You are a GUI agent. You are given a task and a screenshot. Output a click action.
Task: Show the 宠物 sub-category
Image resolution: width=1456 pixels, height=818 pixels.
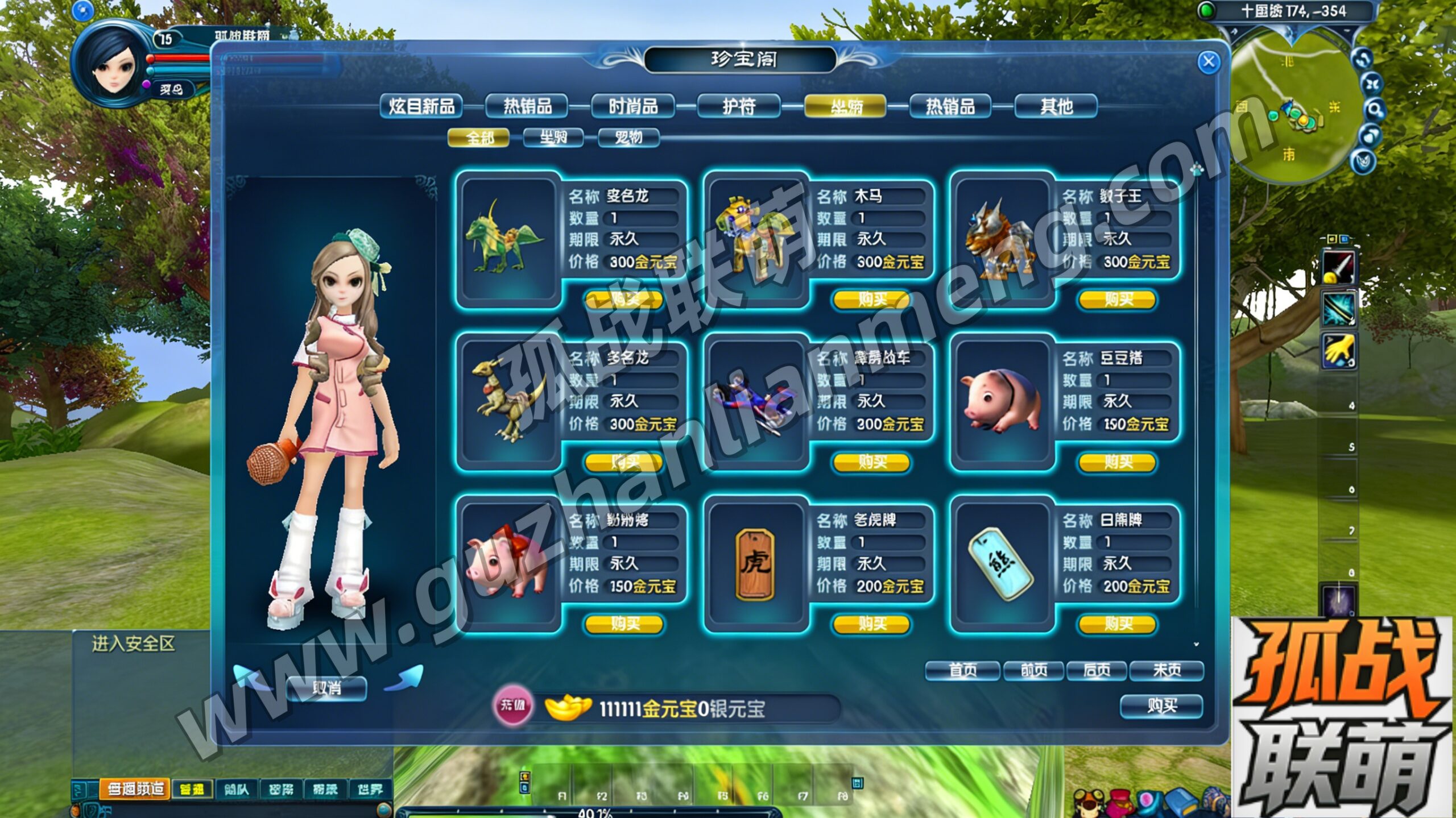coord(628,138)
